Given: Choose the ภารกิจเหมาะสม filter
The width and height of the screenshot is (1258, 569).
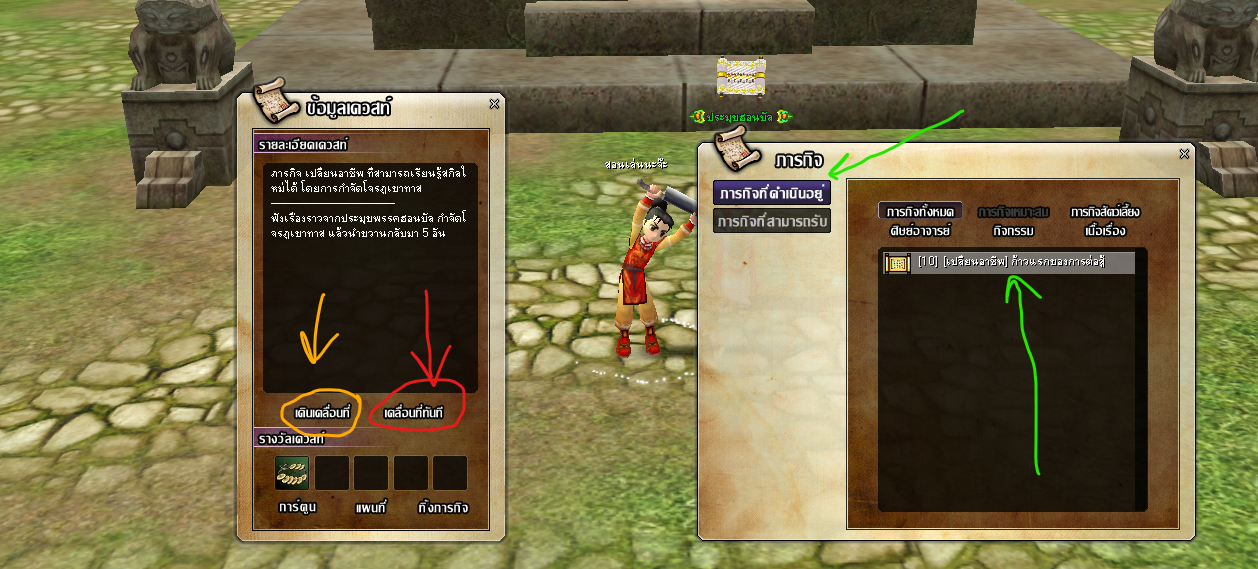Looking at the screenshot, I should 1013,212.
